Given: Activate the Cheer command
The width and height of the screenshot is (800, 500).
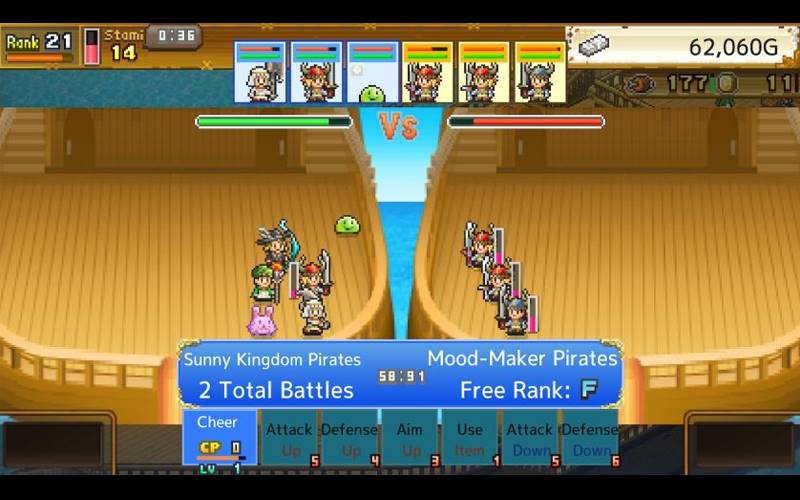Looking at the screenshot, I should tap(219, 437).
